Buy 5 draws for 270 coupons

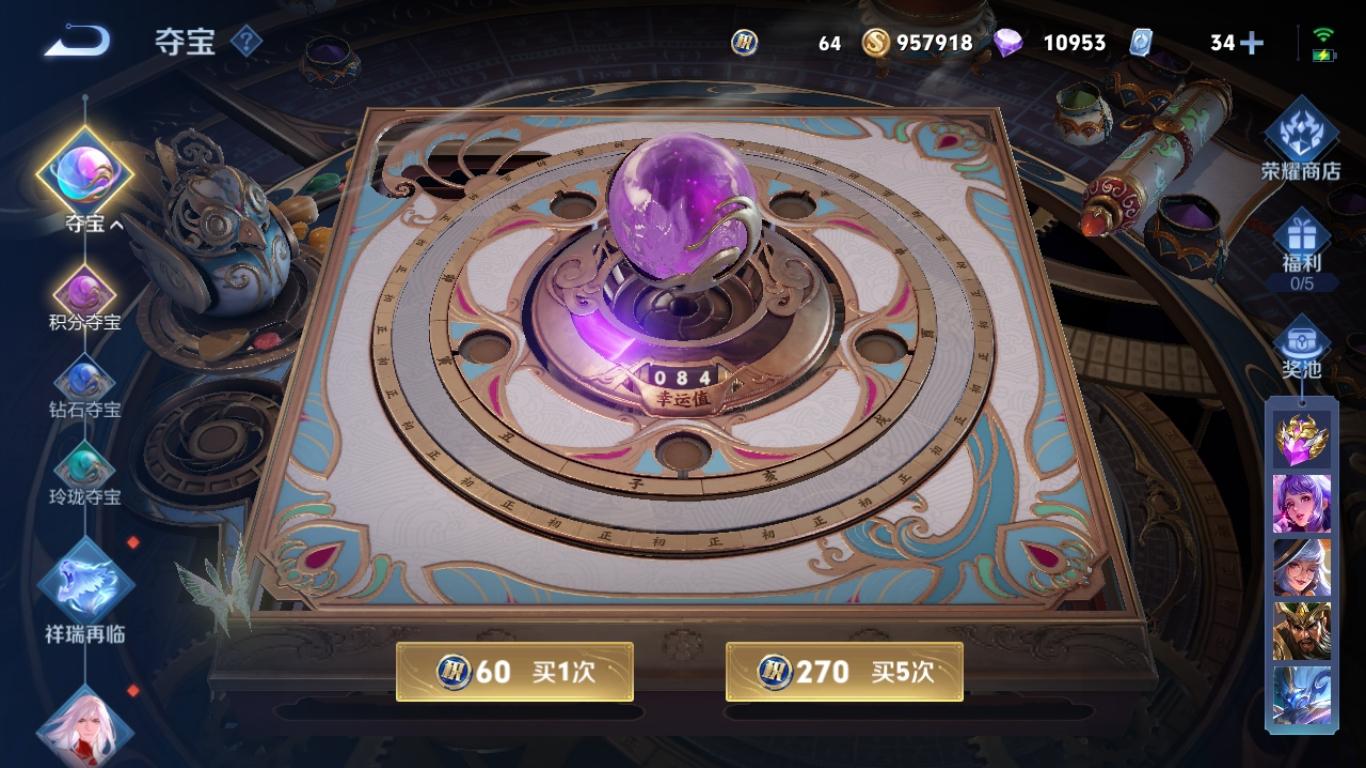(844, 671)
